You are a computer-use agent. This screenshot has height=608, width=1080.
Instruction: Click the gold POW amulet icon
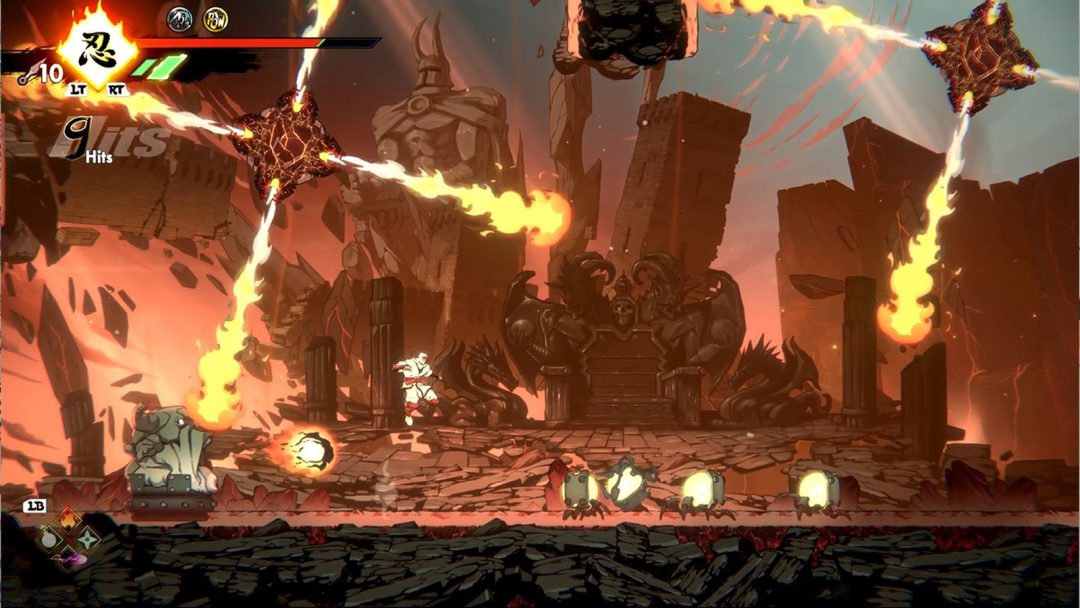click(215, 17)
